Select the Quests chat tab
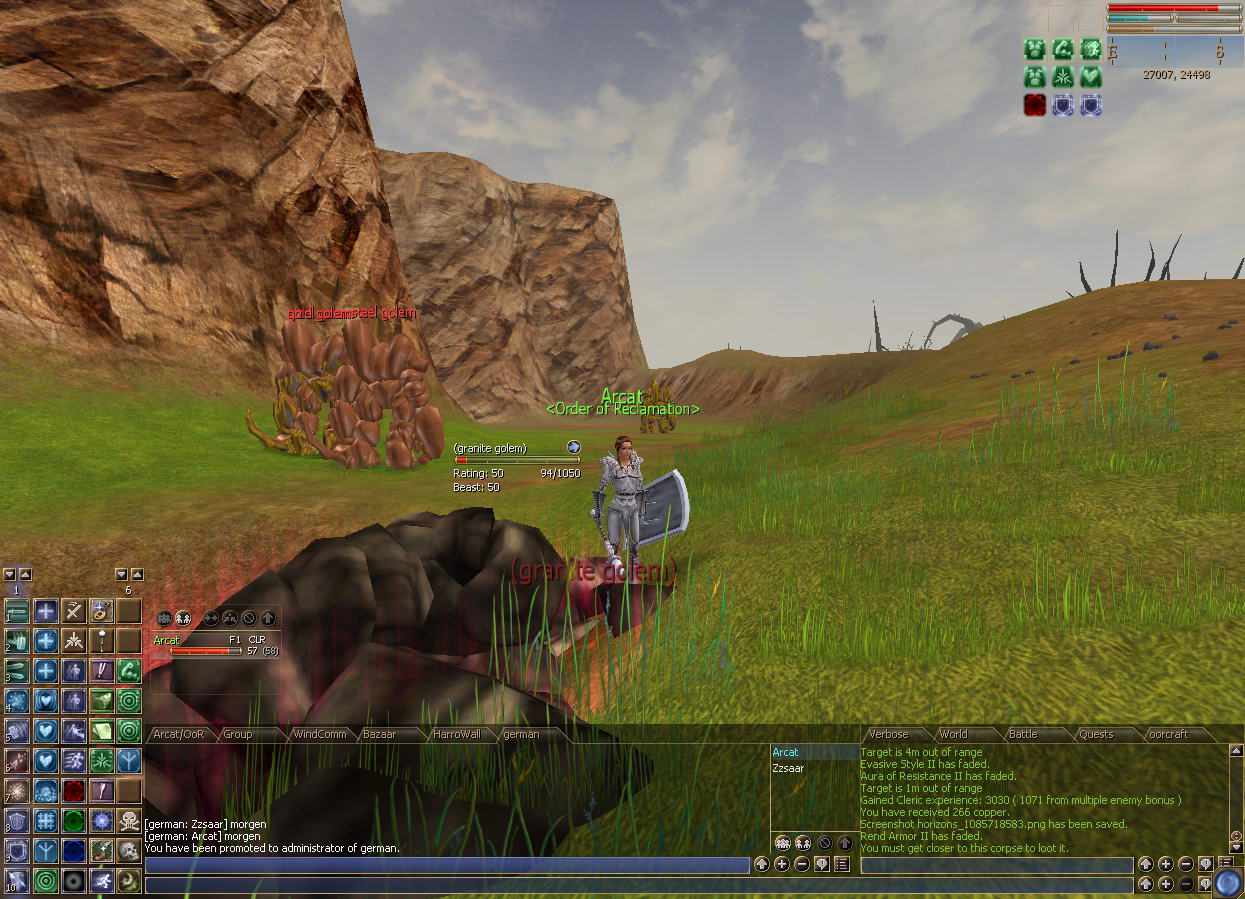 [1096, 734]
